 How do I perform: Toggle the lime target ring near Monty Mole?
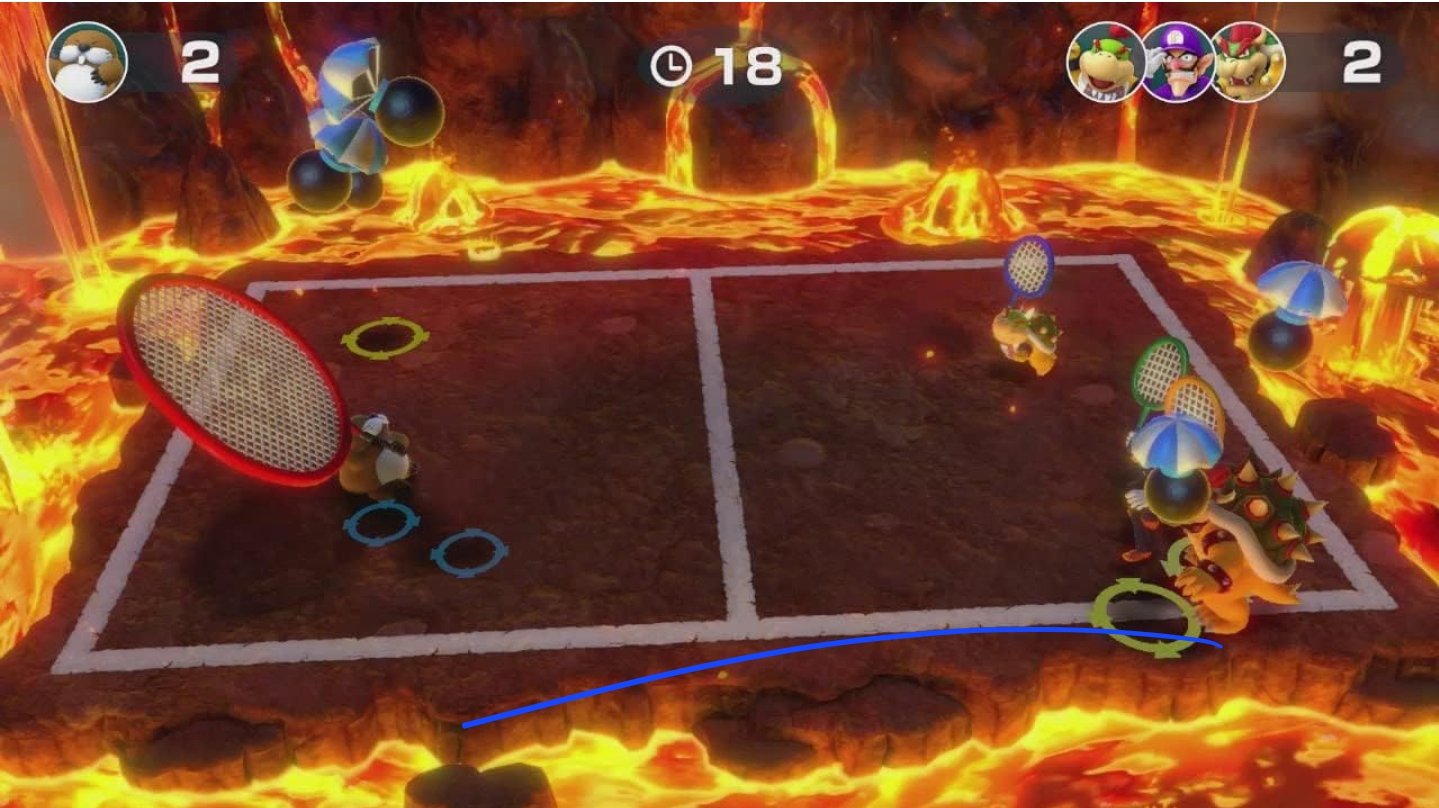point(385,338)
